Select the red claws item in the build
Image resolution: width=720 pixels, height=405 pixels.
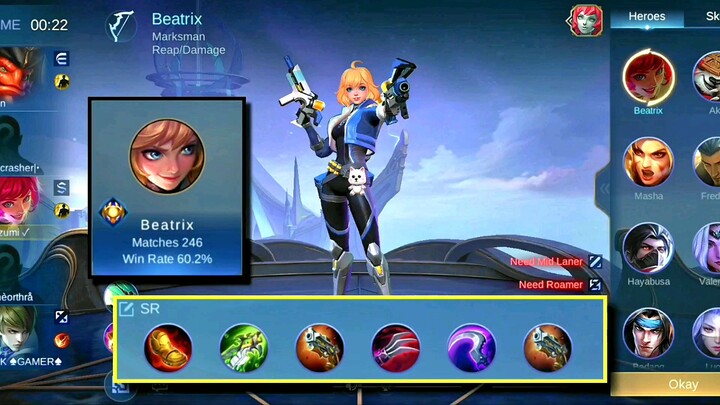tap(395, 348)
